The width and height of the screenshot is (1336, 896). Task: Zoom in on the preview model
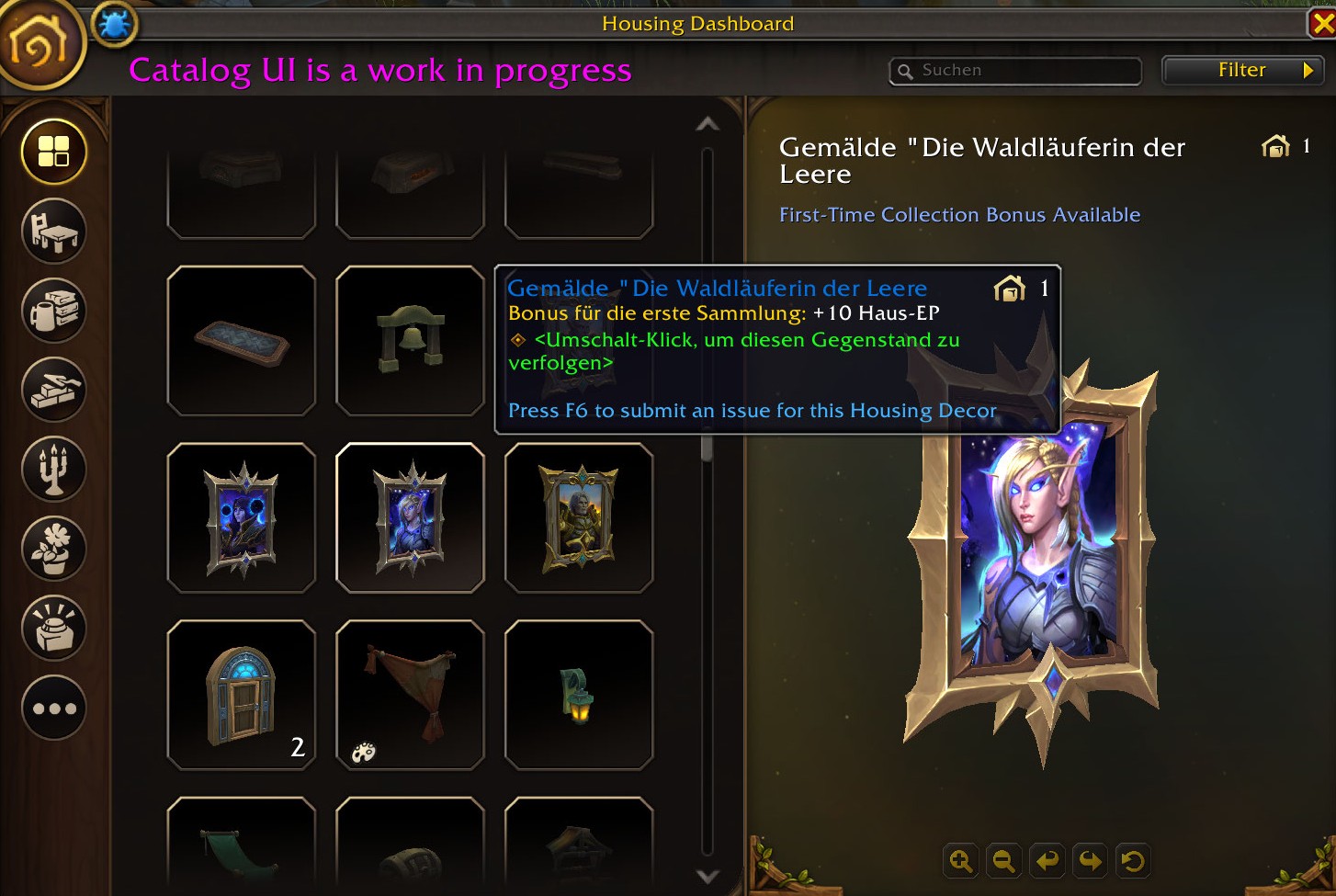tap(961, 861)
